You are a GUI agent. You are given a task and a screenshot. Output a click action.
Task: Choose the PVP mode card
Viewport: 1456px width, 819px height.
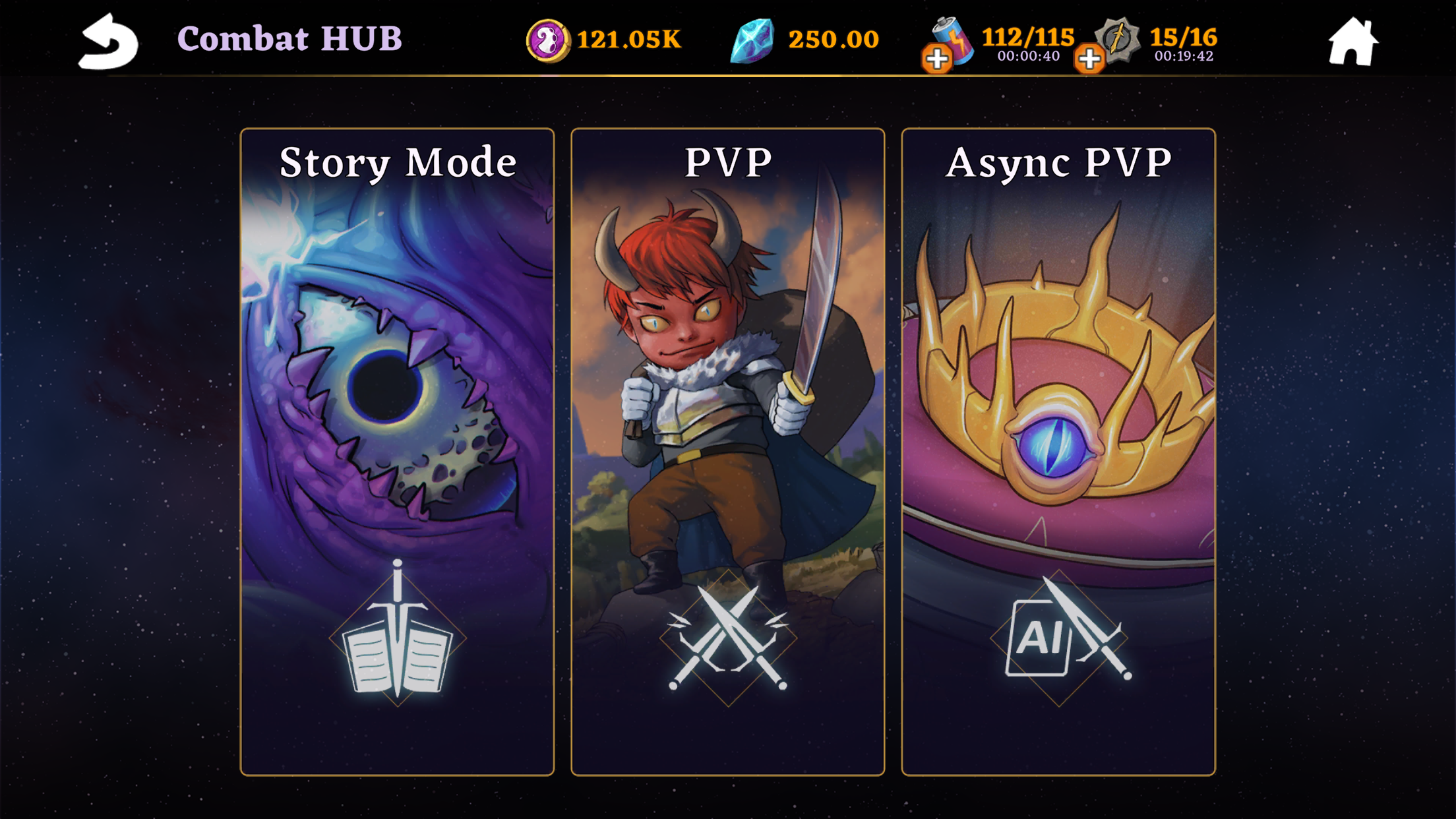coord(727,451)
